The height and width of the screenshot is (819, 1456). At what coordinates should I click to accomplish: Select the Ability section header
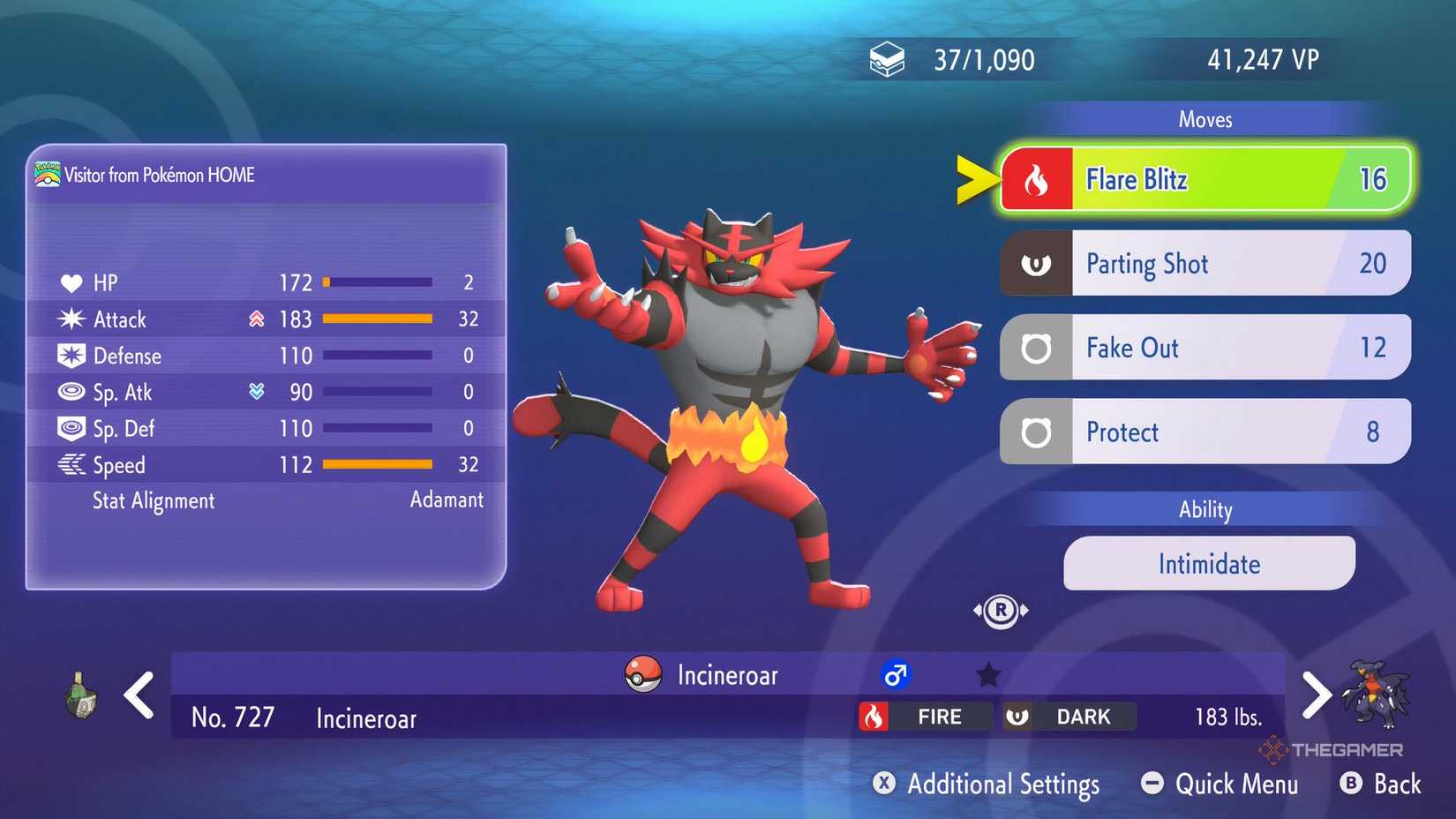(1205, 509)
